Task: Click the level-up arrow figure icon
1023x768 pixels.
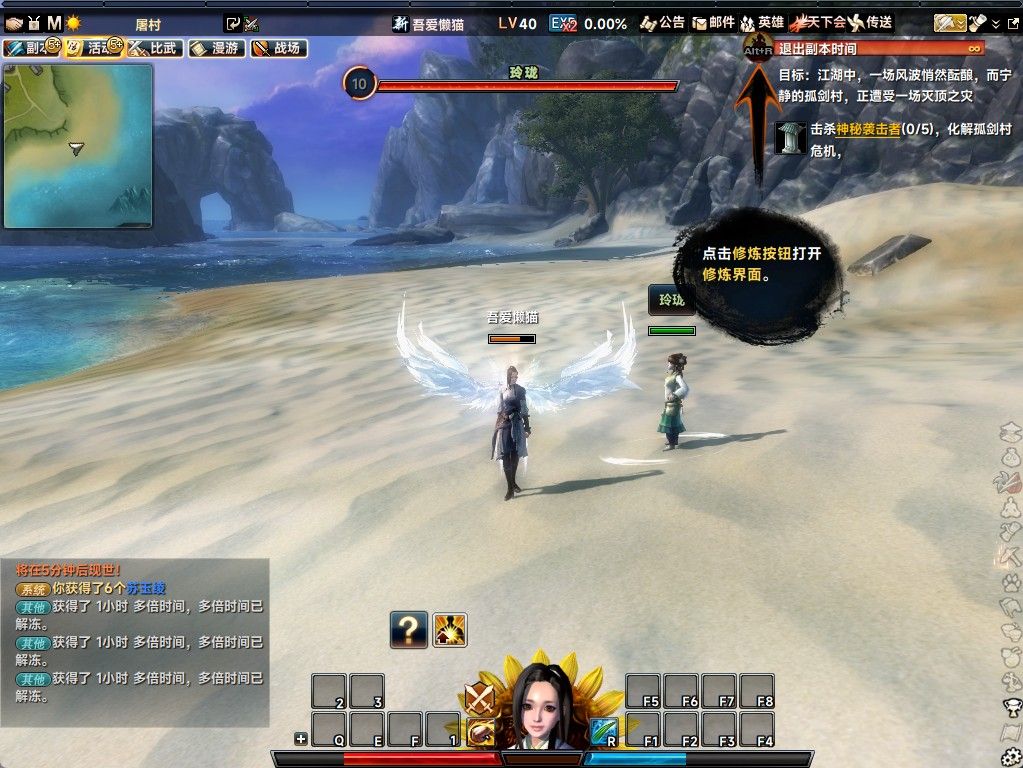Action: (450, 630)
